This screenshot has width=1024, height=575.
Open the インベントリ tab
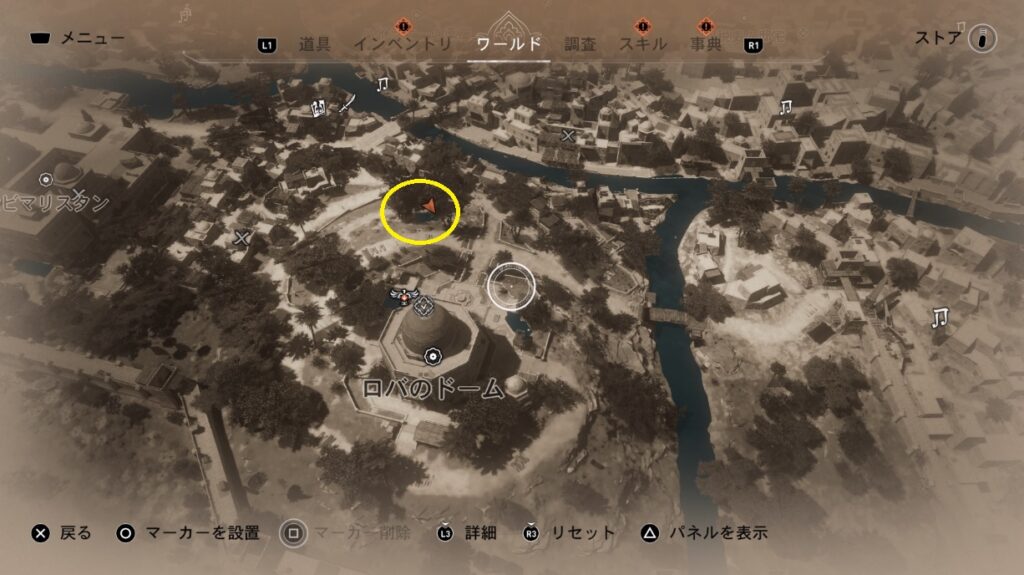point(400,44)
